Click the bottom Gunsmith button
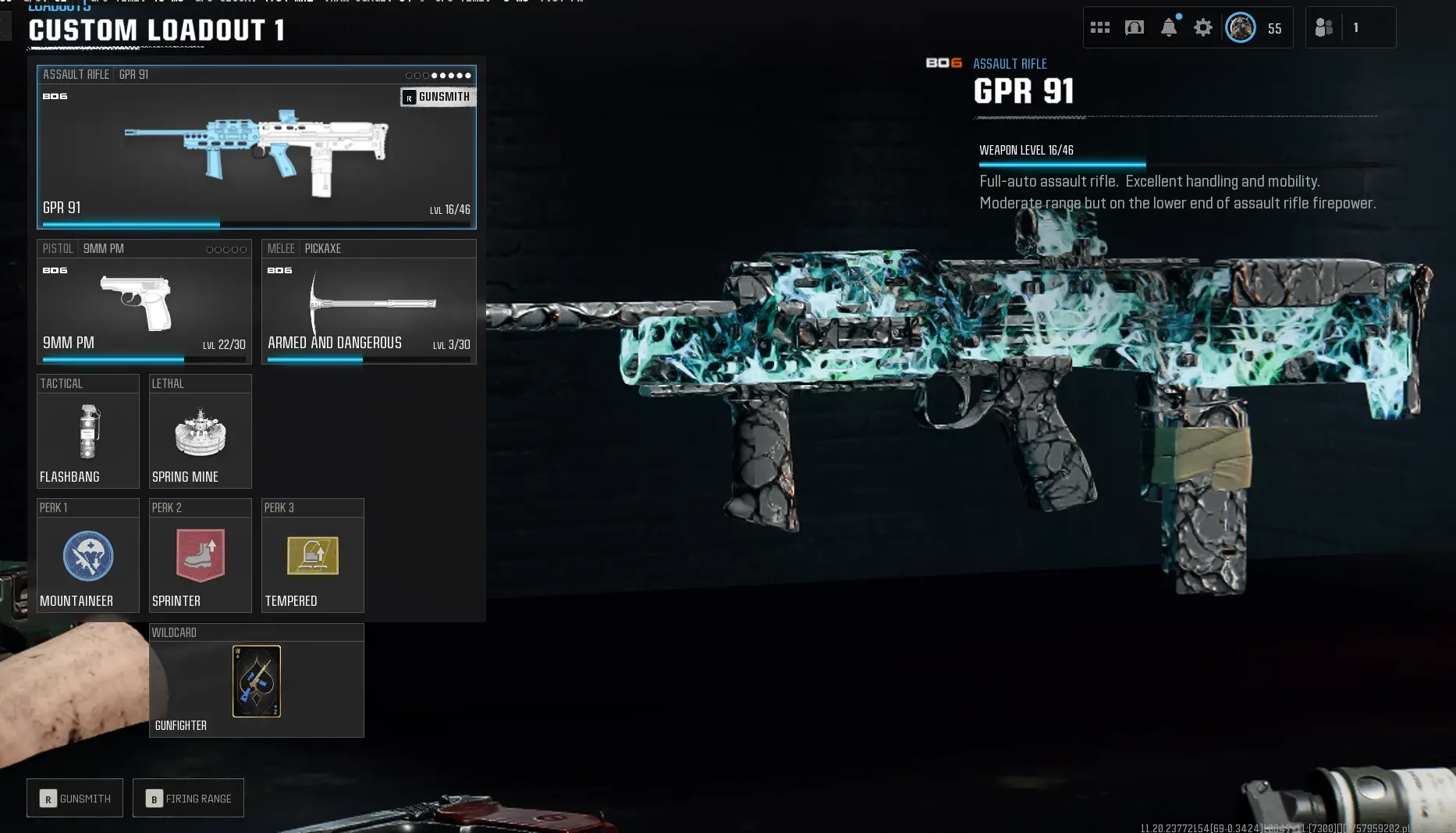This screenshot has height=833, width=1456. 75,798
